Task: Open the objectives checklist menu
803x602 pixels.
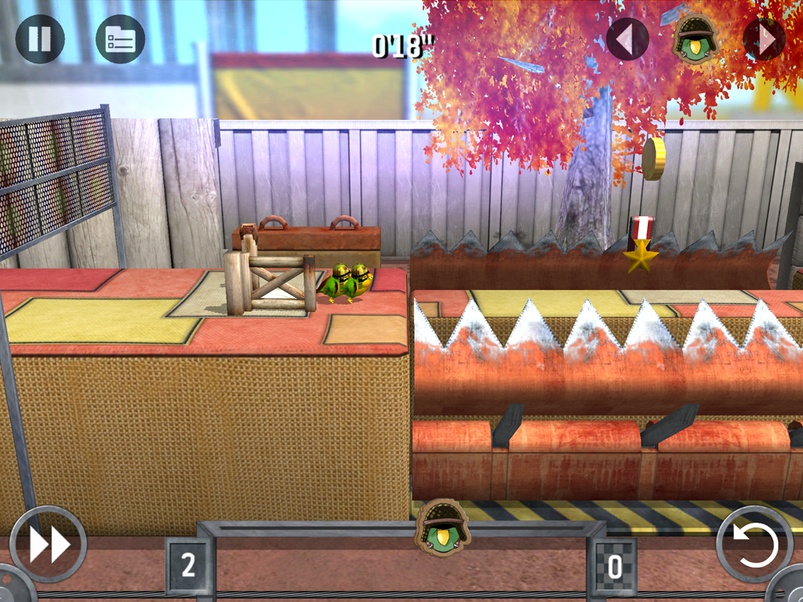Action: point(120,39)
